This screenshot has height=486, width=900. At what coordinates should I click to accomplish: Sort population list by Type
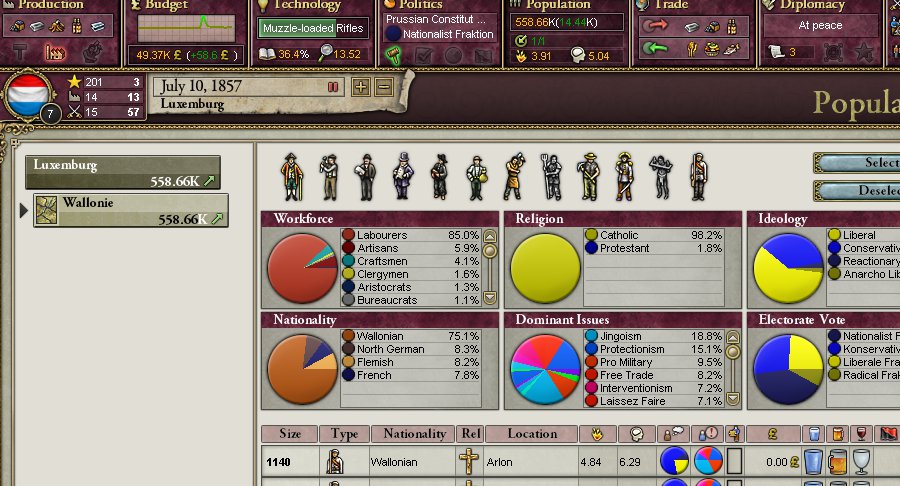tap(345, 434)
